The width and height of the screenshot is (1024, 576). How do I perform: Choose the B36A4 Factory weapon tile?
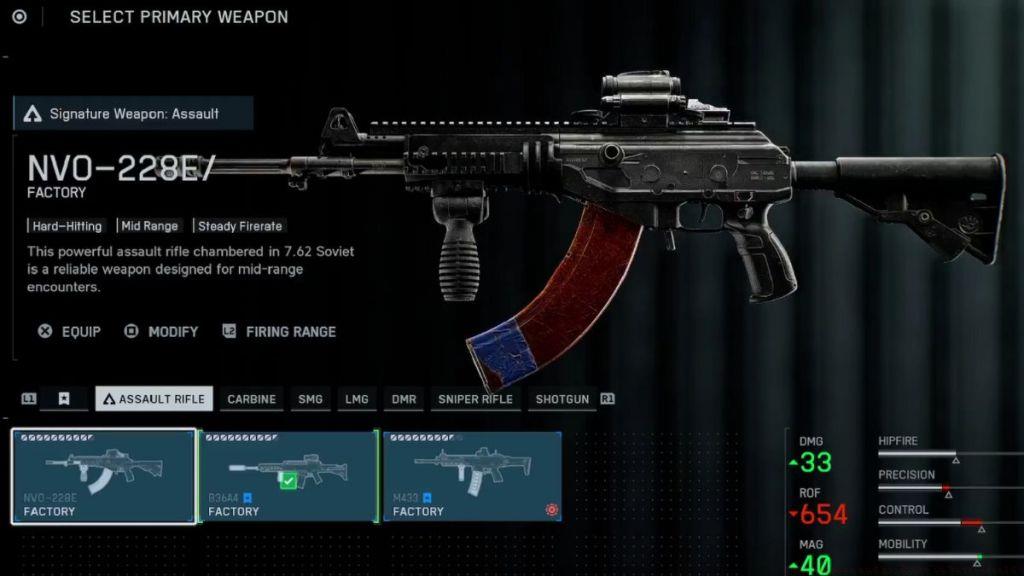pyautogui.click(x=288, y=476)
